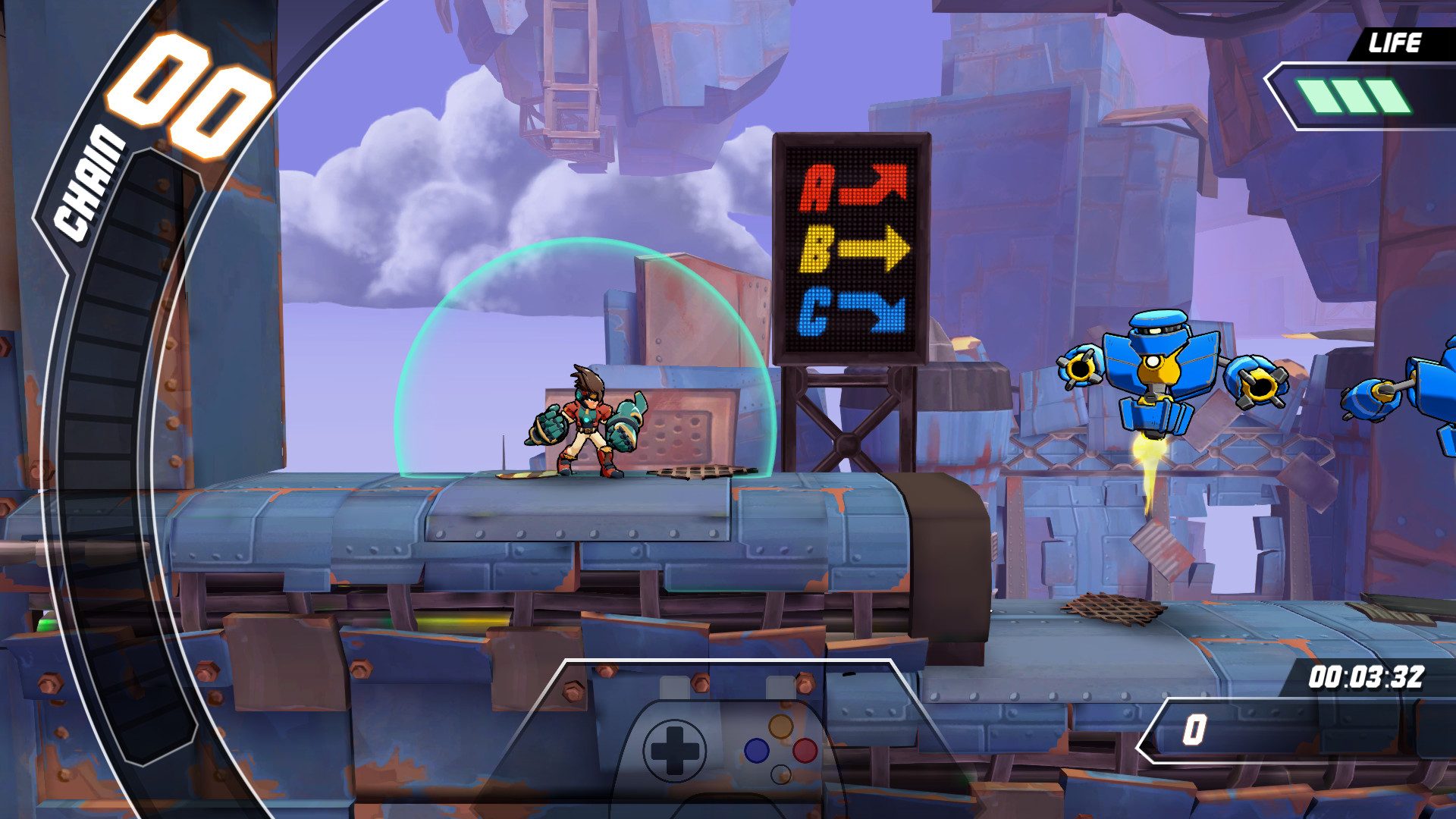Expand the score panel at bottom right
The image size is (1456, 819).
pyautogui.click(x=1289, y=732)
